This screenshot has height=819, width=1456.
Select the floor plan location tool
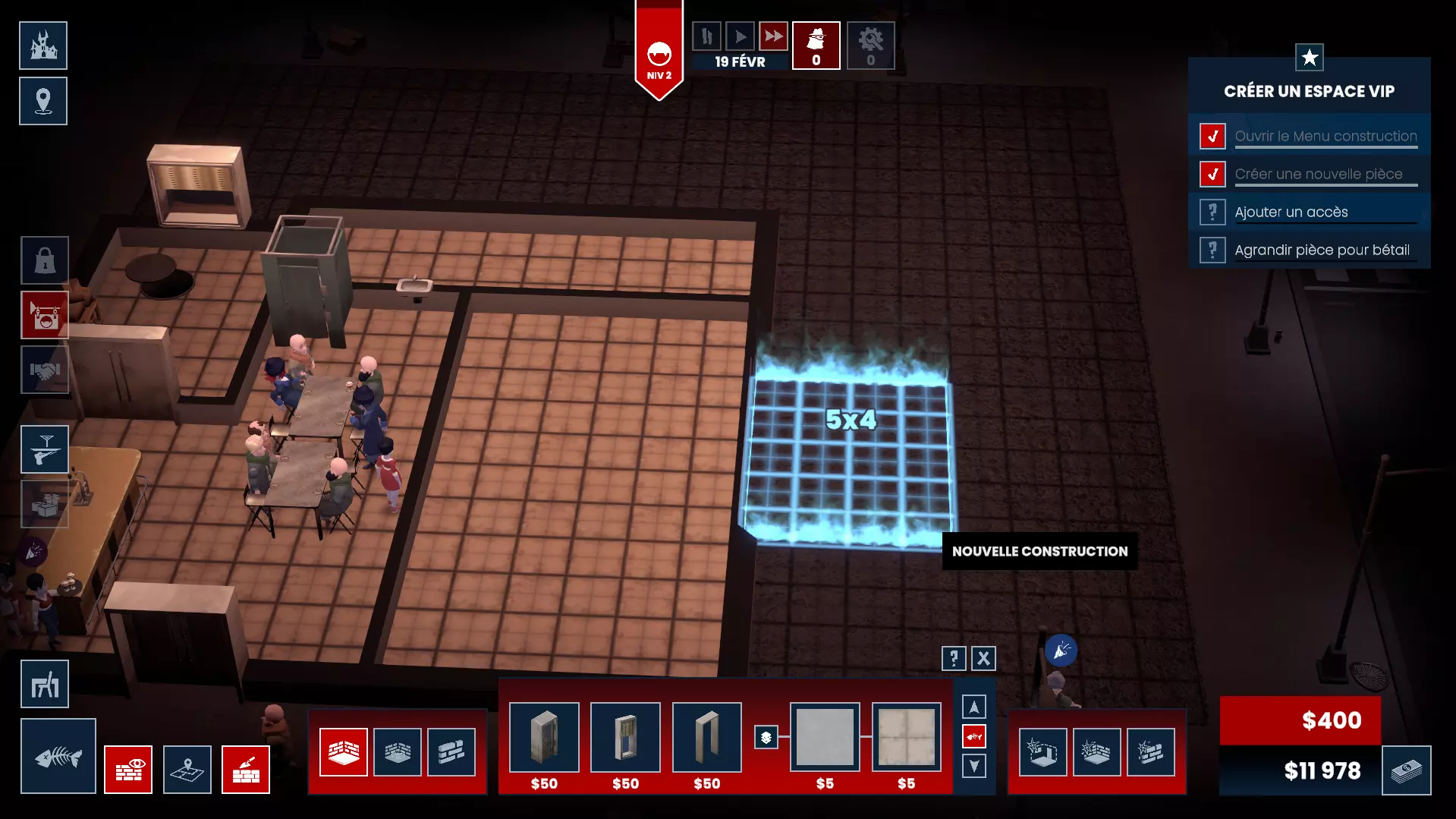pos(187,770)
